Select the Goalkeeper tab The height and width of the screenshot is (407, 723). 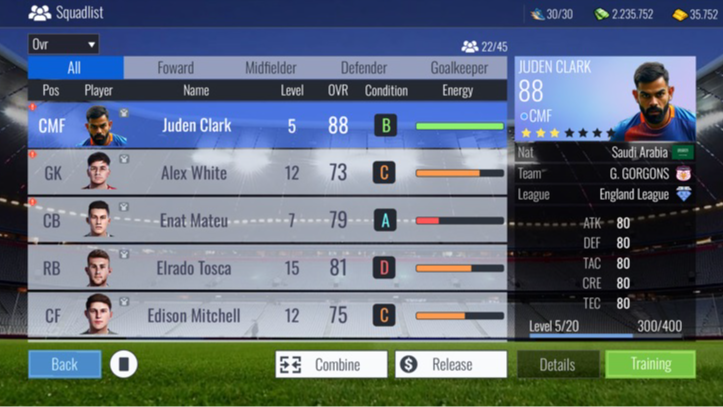459,68
